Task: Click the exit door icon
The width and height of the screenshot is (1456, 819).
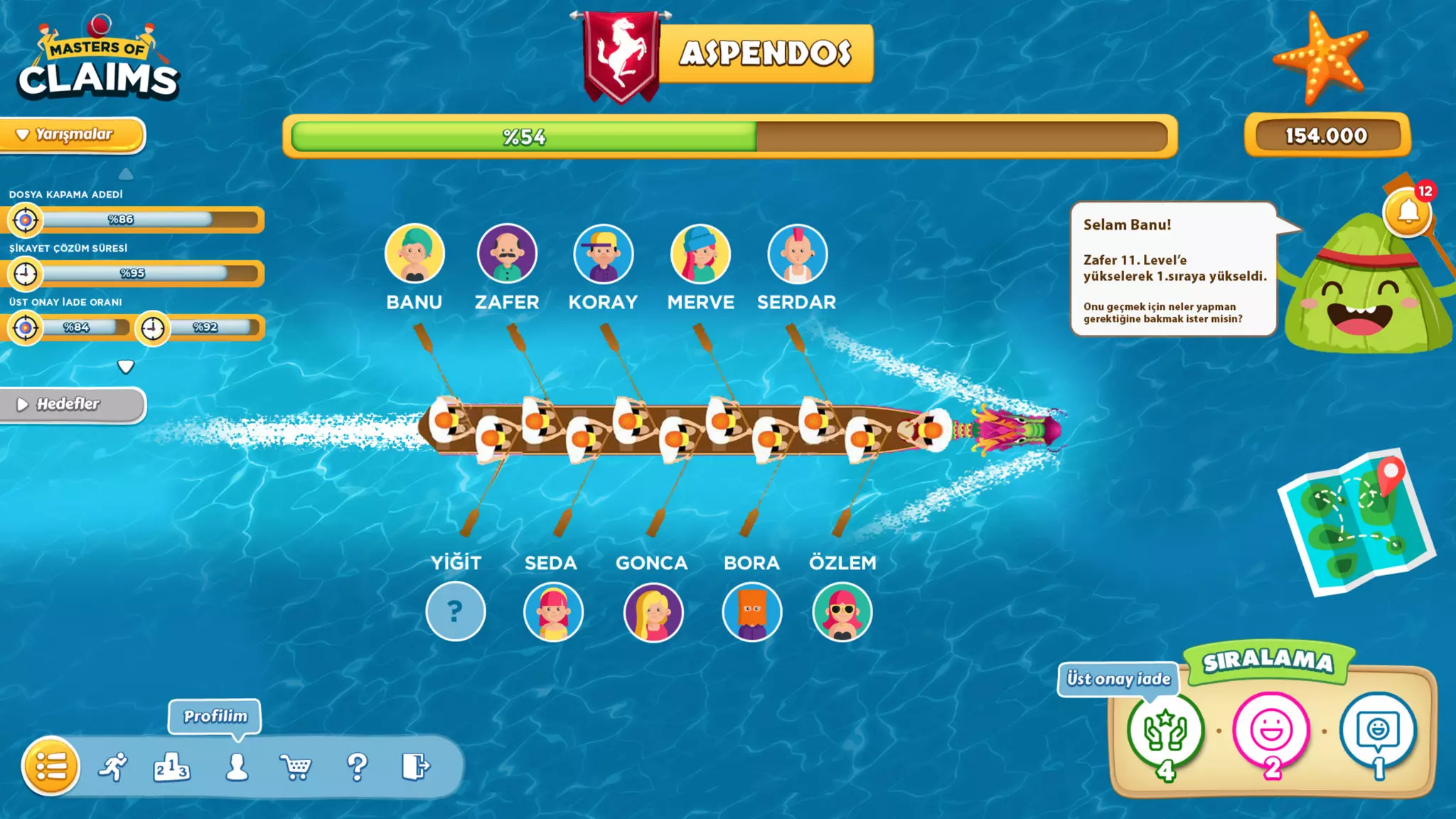Action: pos(415,766)
